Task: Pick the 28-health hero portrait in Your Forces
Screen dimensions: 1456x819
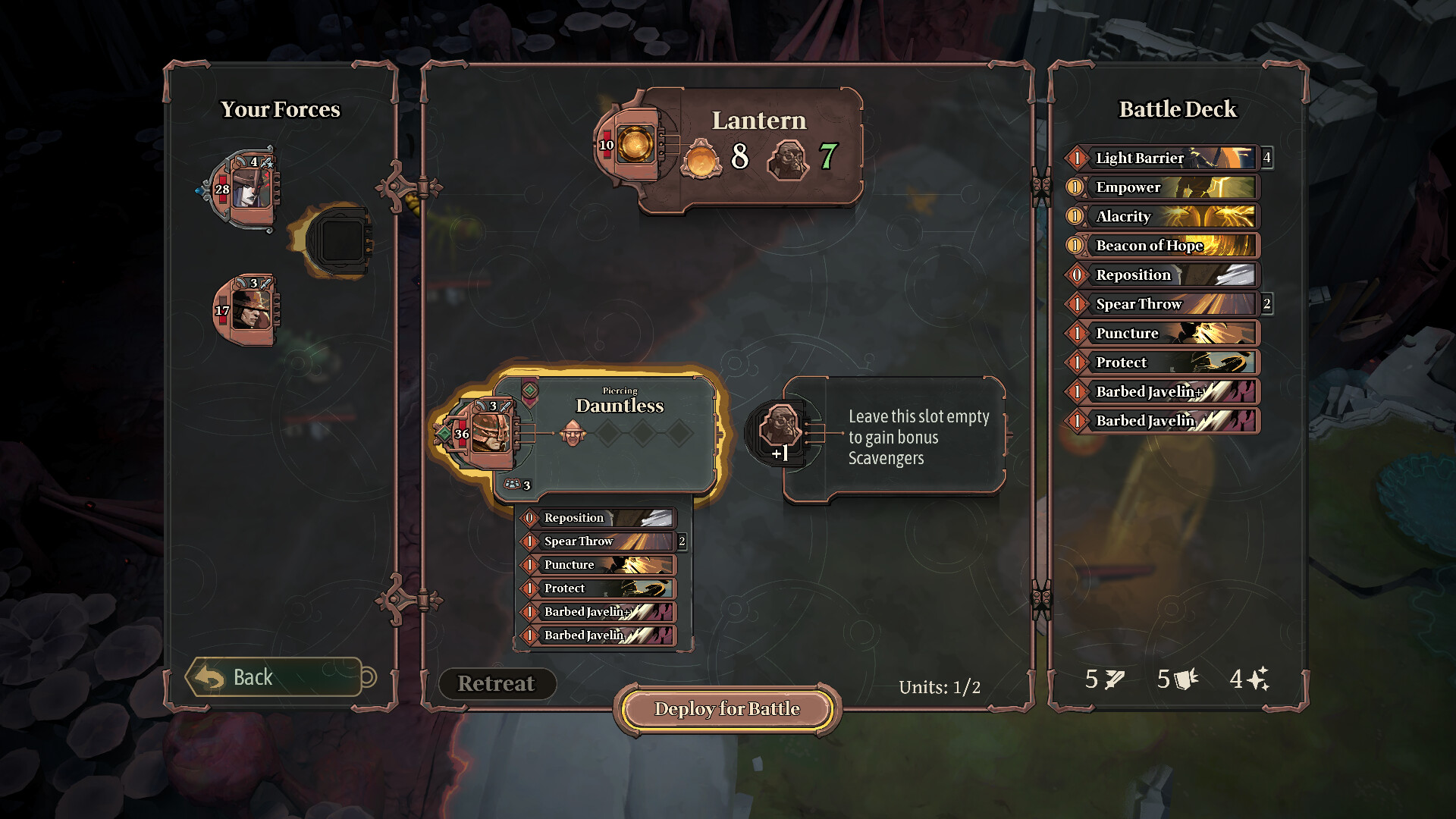Action: click(x=247, y=188)
